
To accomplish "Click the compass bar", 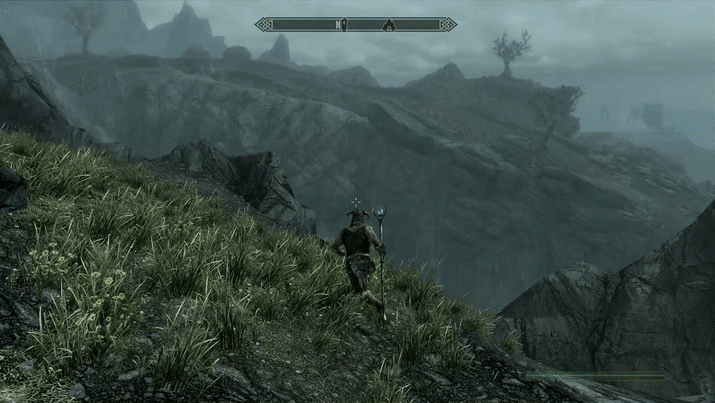I will point(300,24).
